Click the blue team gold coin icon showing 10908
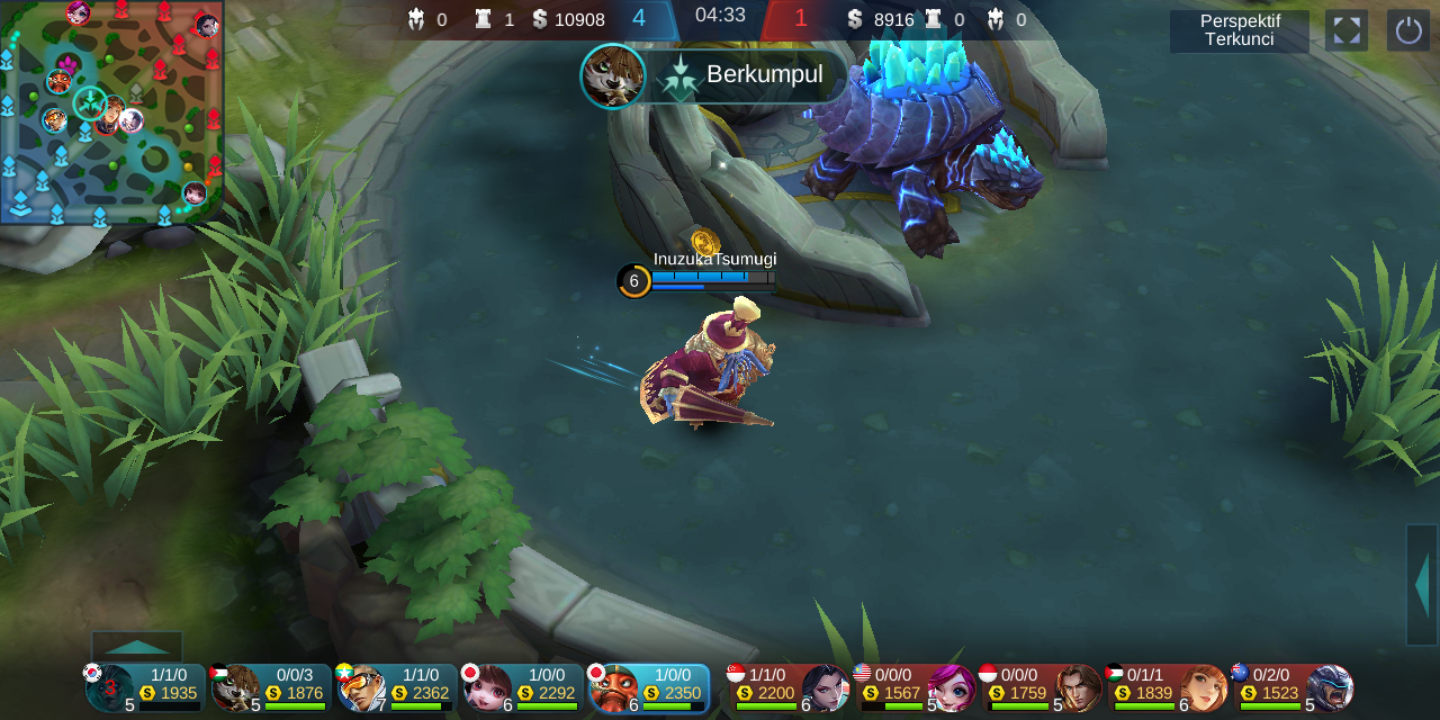Screen dimensions: 1440x720 pos(539,18)
